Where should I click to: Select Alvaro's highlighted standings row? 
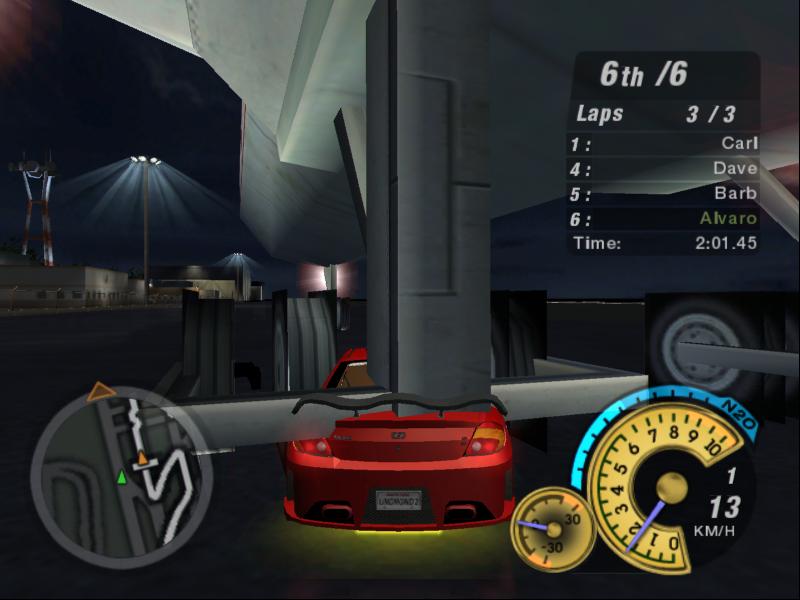[x=664, y=218]
